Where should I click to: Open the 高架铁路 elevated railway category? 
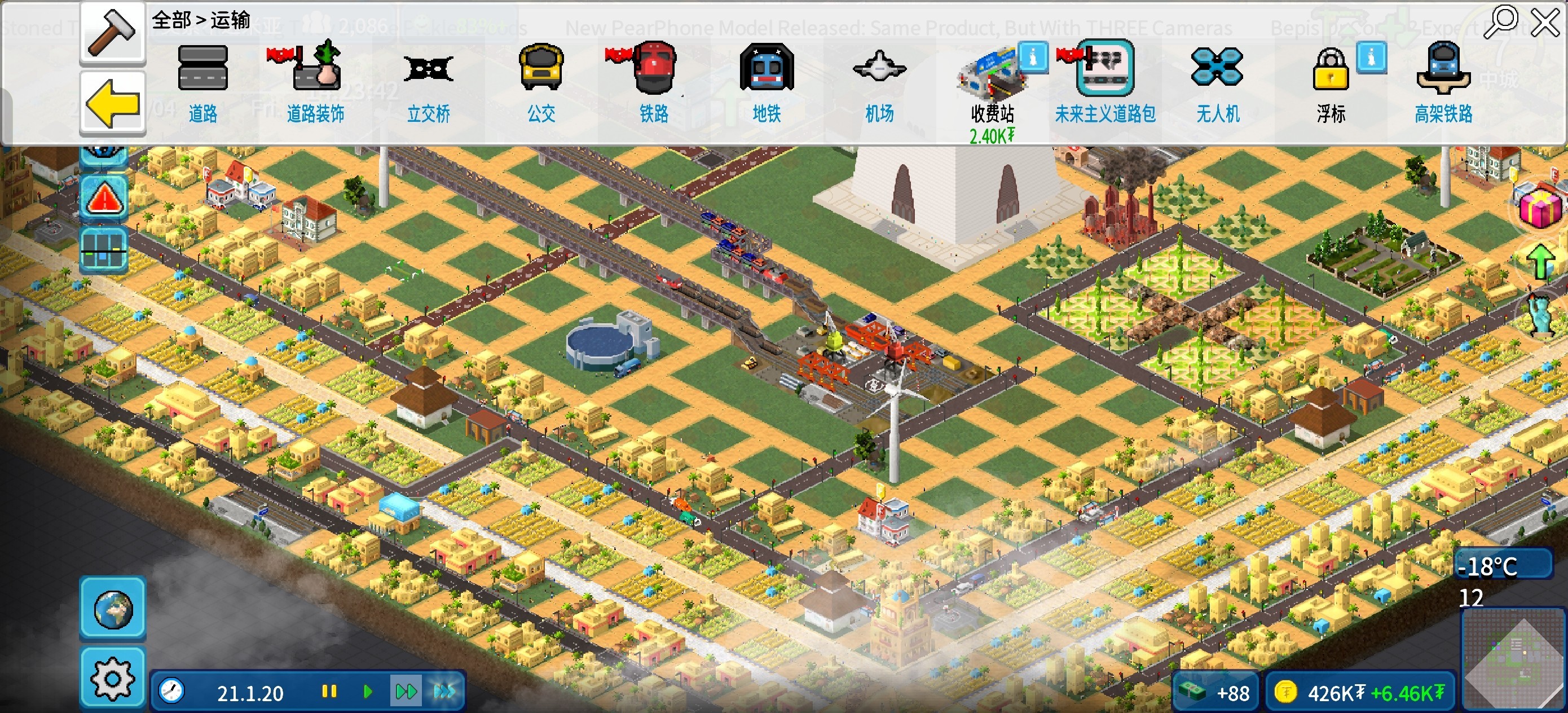(1443, 82)
